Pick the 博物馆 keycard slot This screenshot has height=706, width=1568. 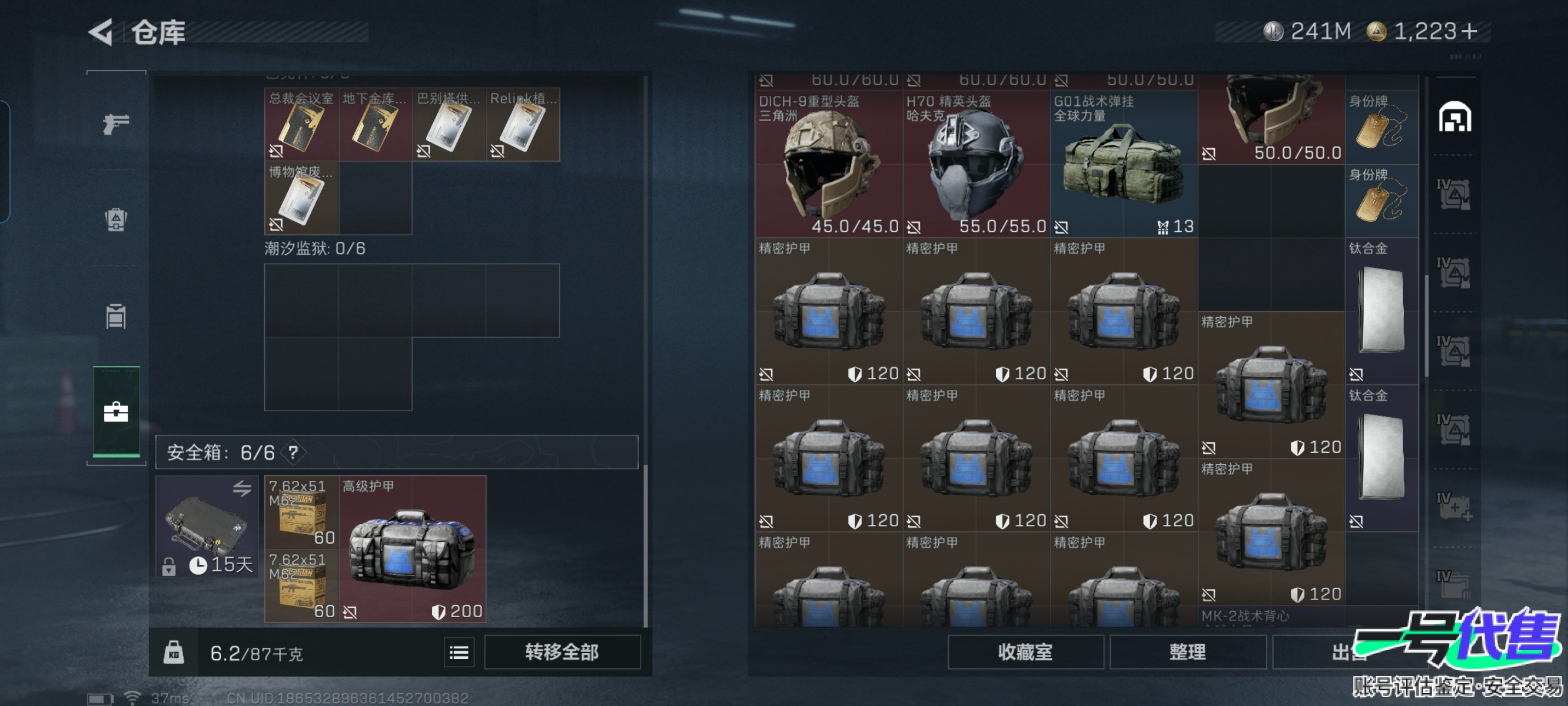(301, 198)
